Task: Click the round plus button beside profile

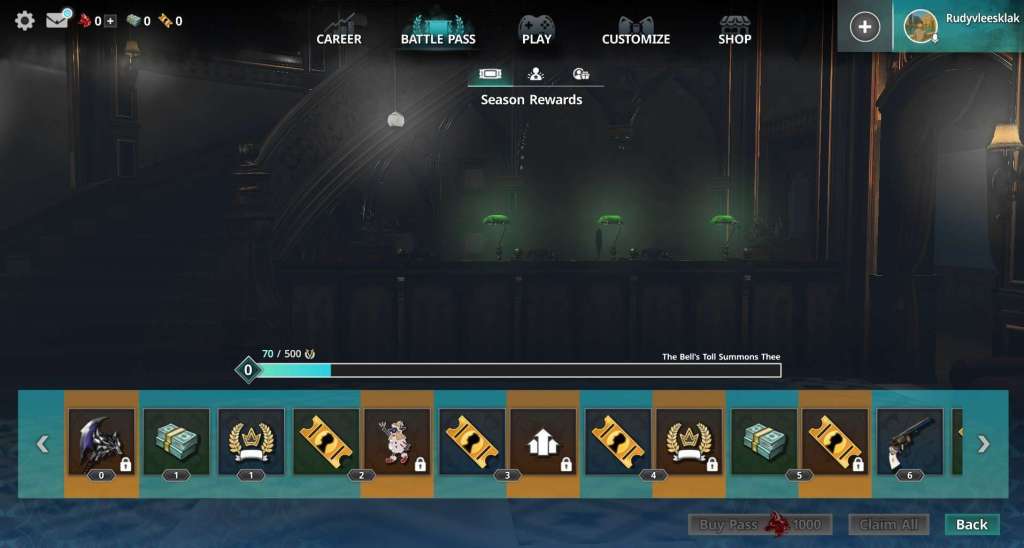Action: pyautogui.click(x=865, y=27)
